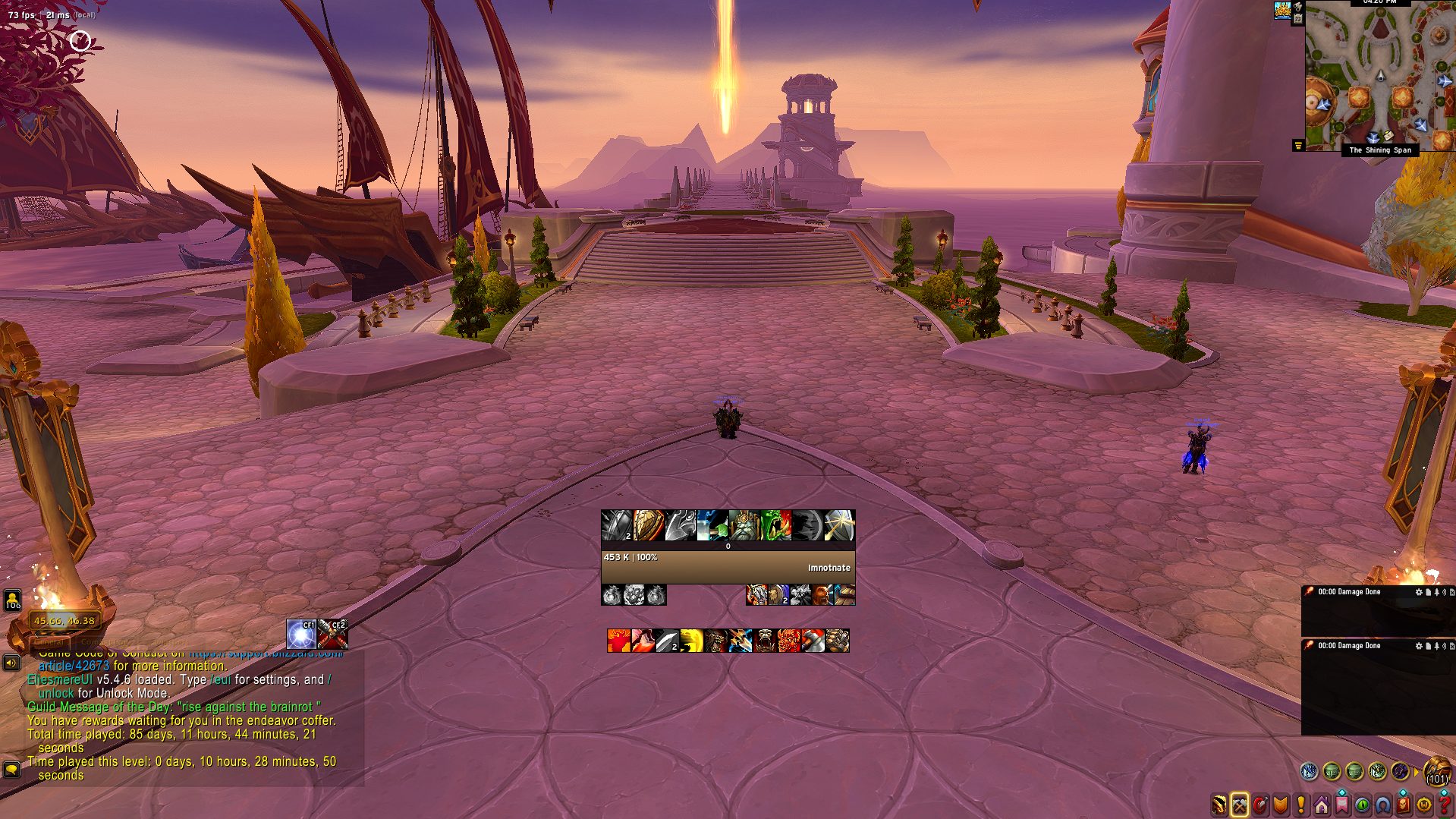Open Group Finder with the green eye icon
This screenshot has width=1456, height=819.
1361,805
